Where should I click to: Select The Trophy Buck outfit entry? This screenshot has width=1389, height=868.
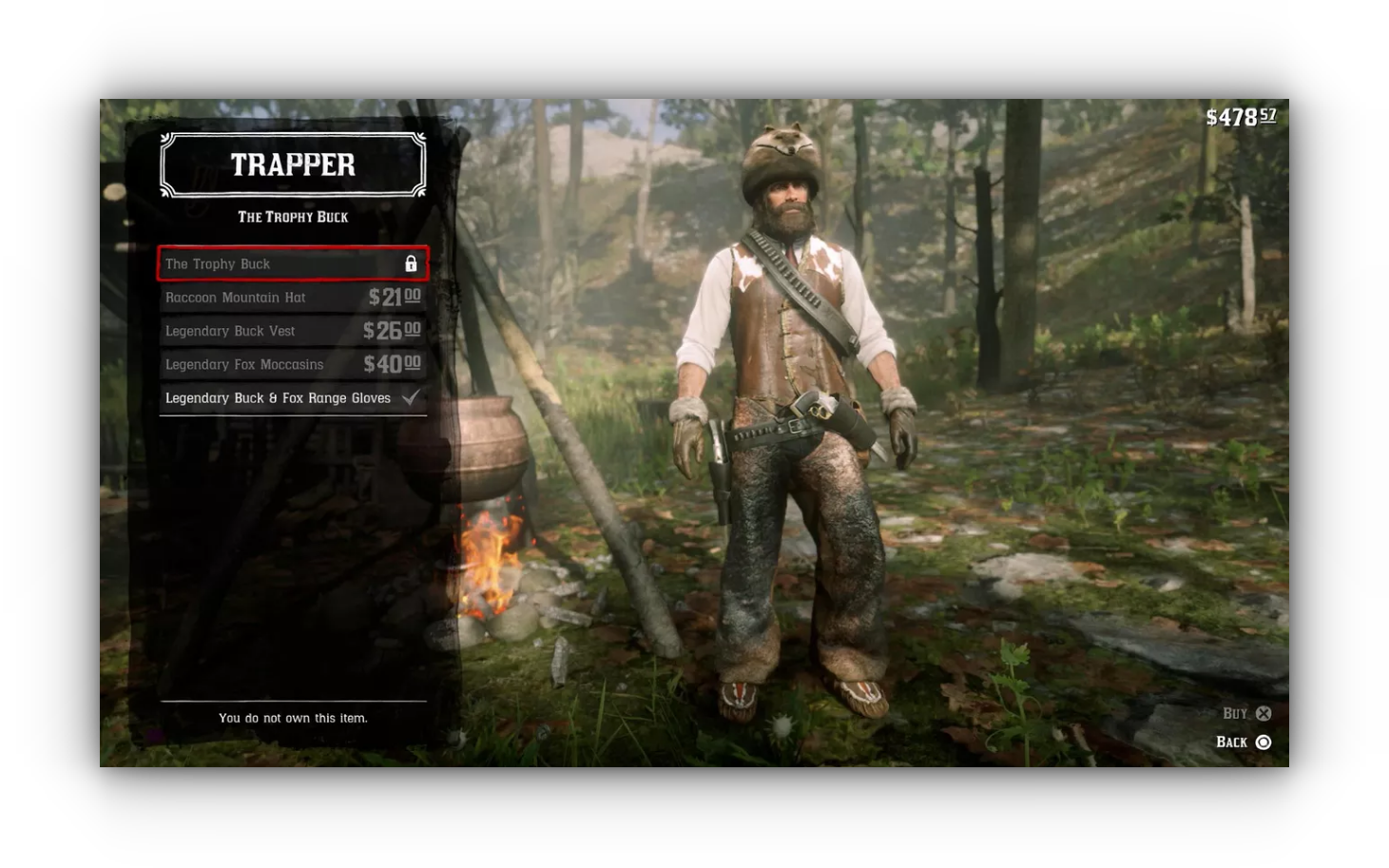pyautogui.click(x=292, y=264)
